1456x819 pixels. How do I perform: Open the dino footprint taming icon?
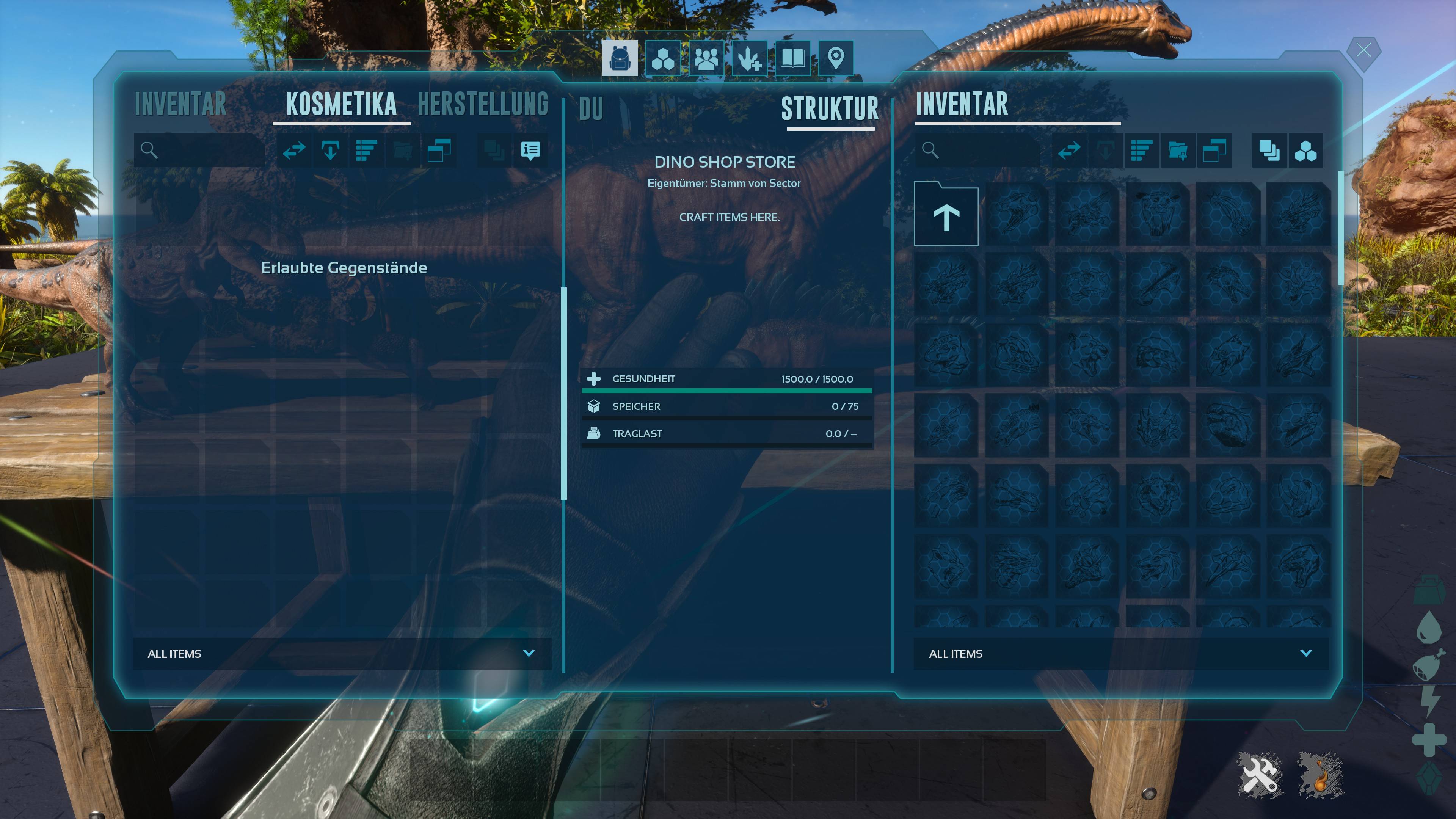750,58
